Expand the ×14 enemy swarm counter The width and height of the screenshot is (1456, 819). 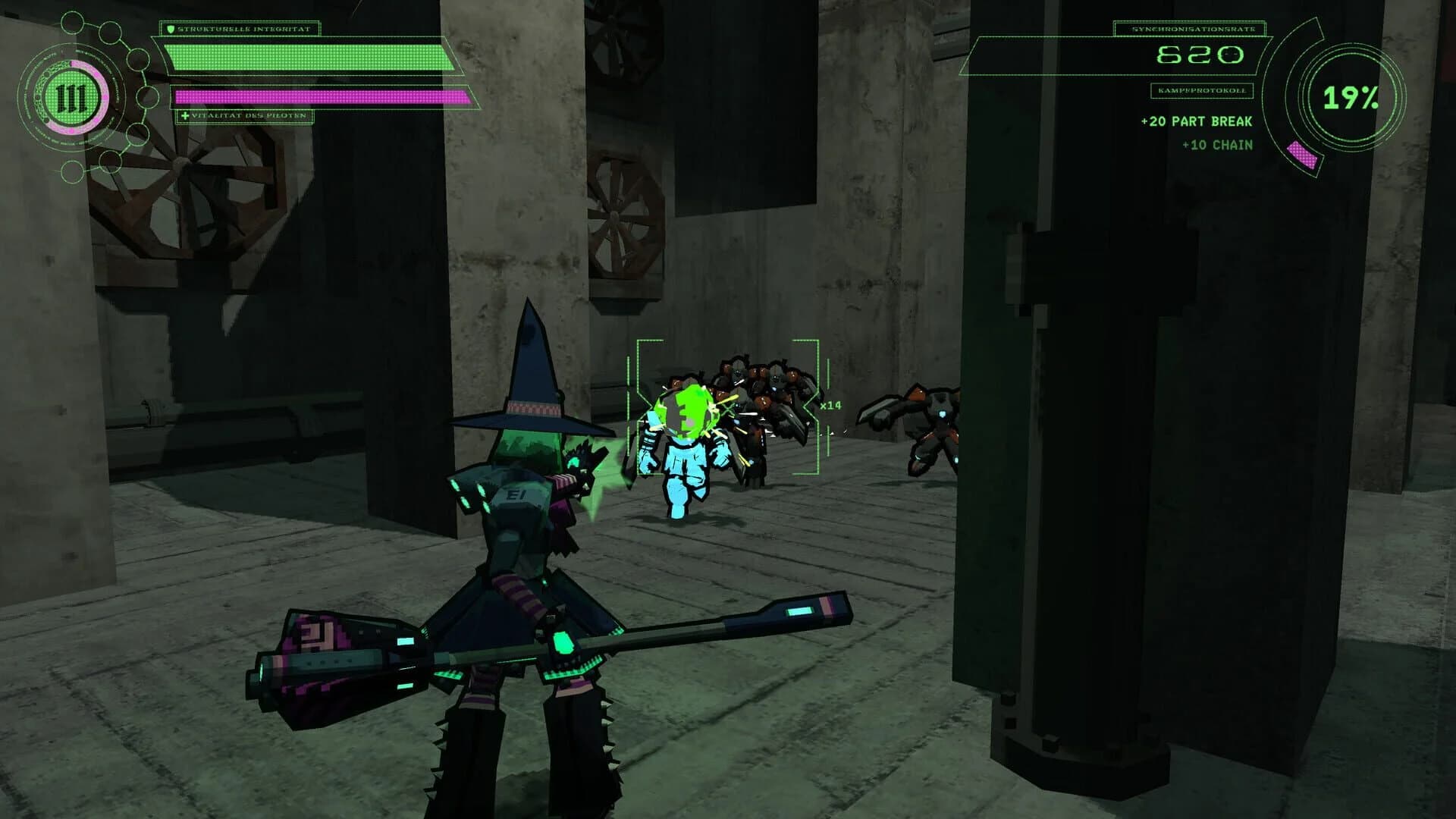(830, 406)
